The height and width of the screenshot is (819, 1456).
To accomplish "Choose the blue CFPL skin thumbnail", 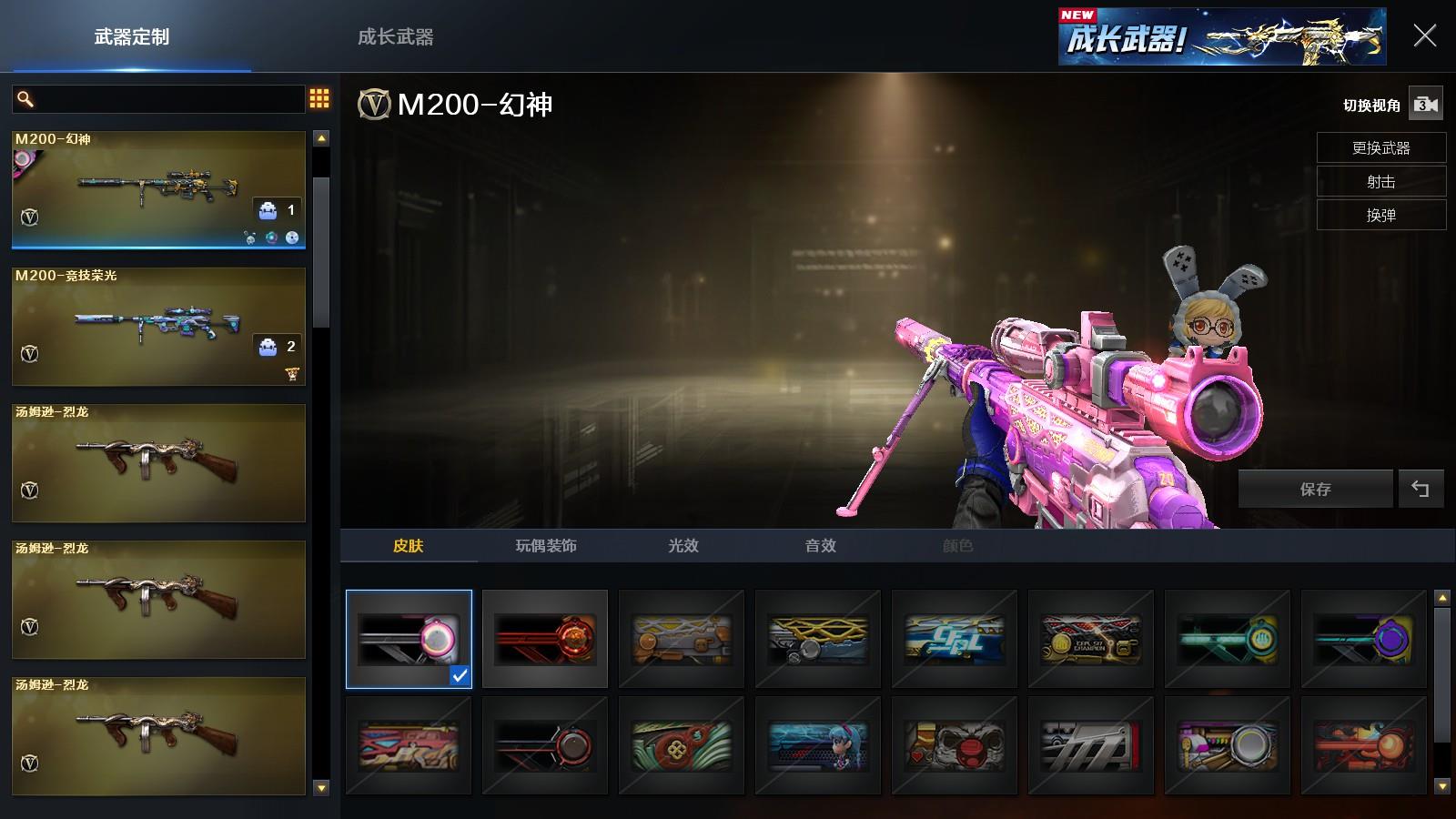I will (955, 639).
